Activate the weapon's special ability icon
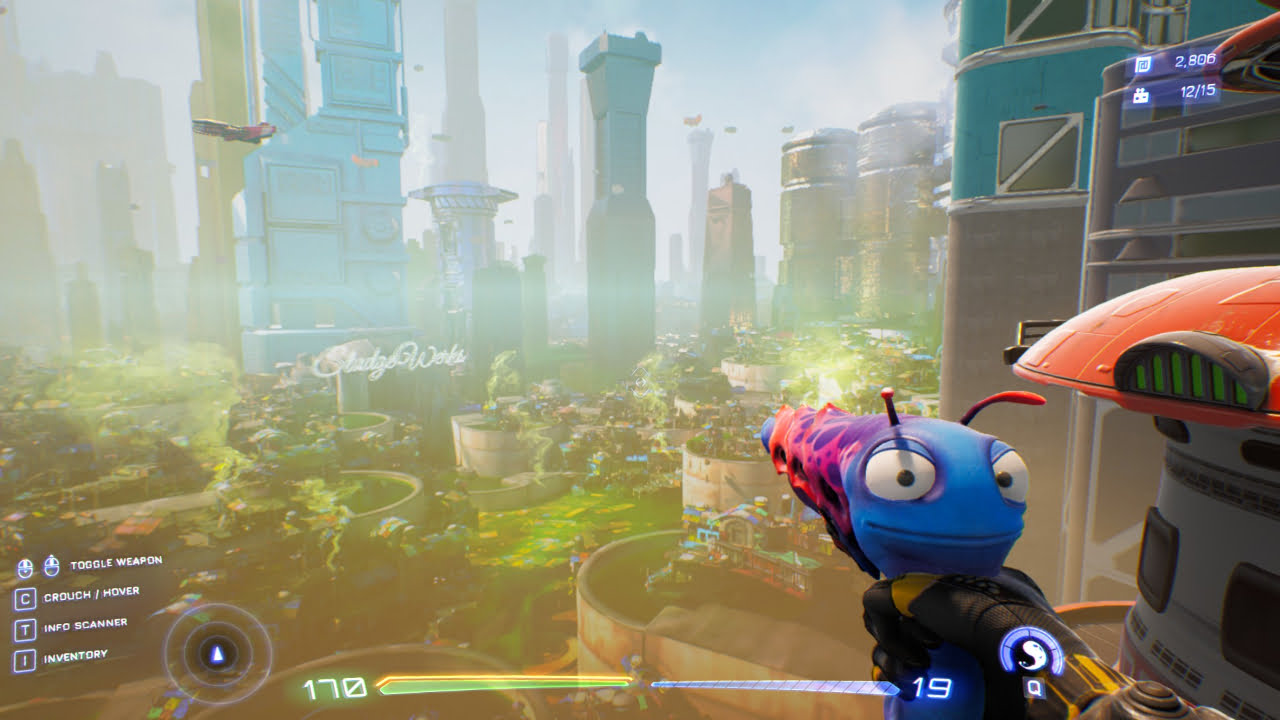Screen dimensions: 1280x720 pyautogui.click(x=1030, y=654)
